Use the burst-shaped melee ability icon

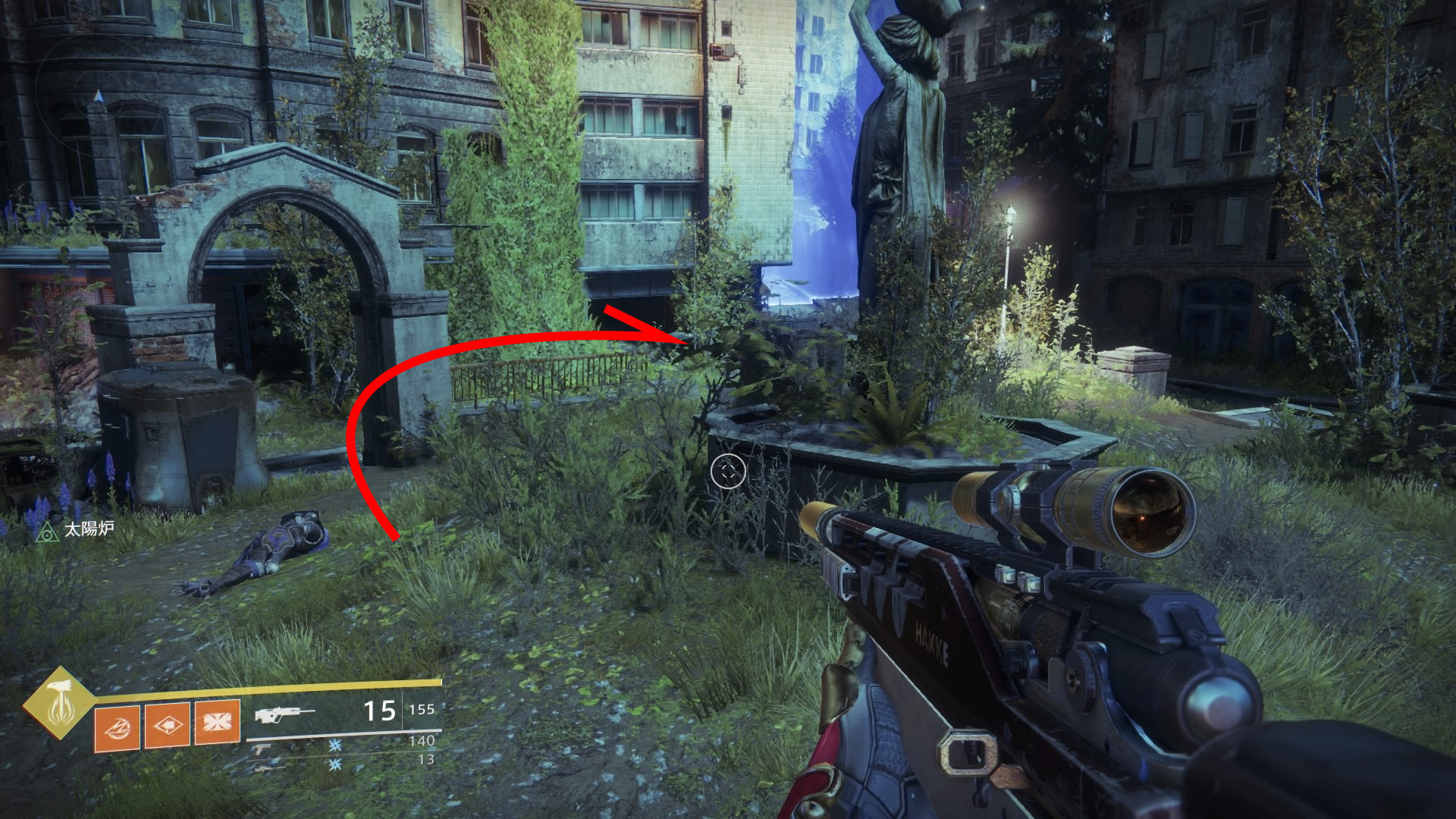coord(218,723)
